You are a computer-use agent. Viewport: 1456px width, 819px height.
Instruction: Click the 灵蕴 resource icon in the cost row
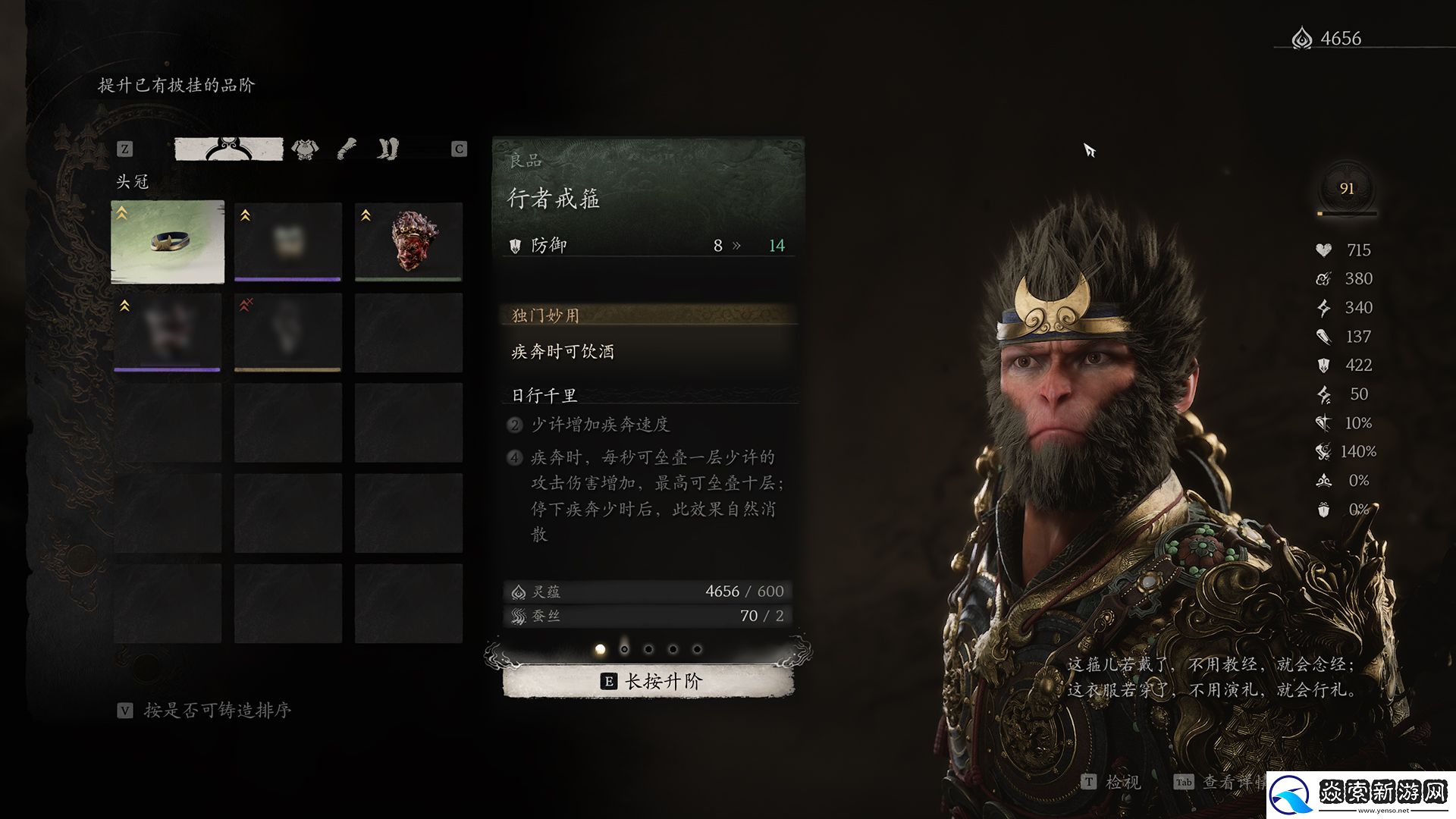519,591
